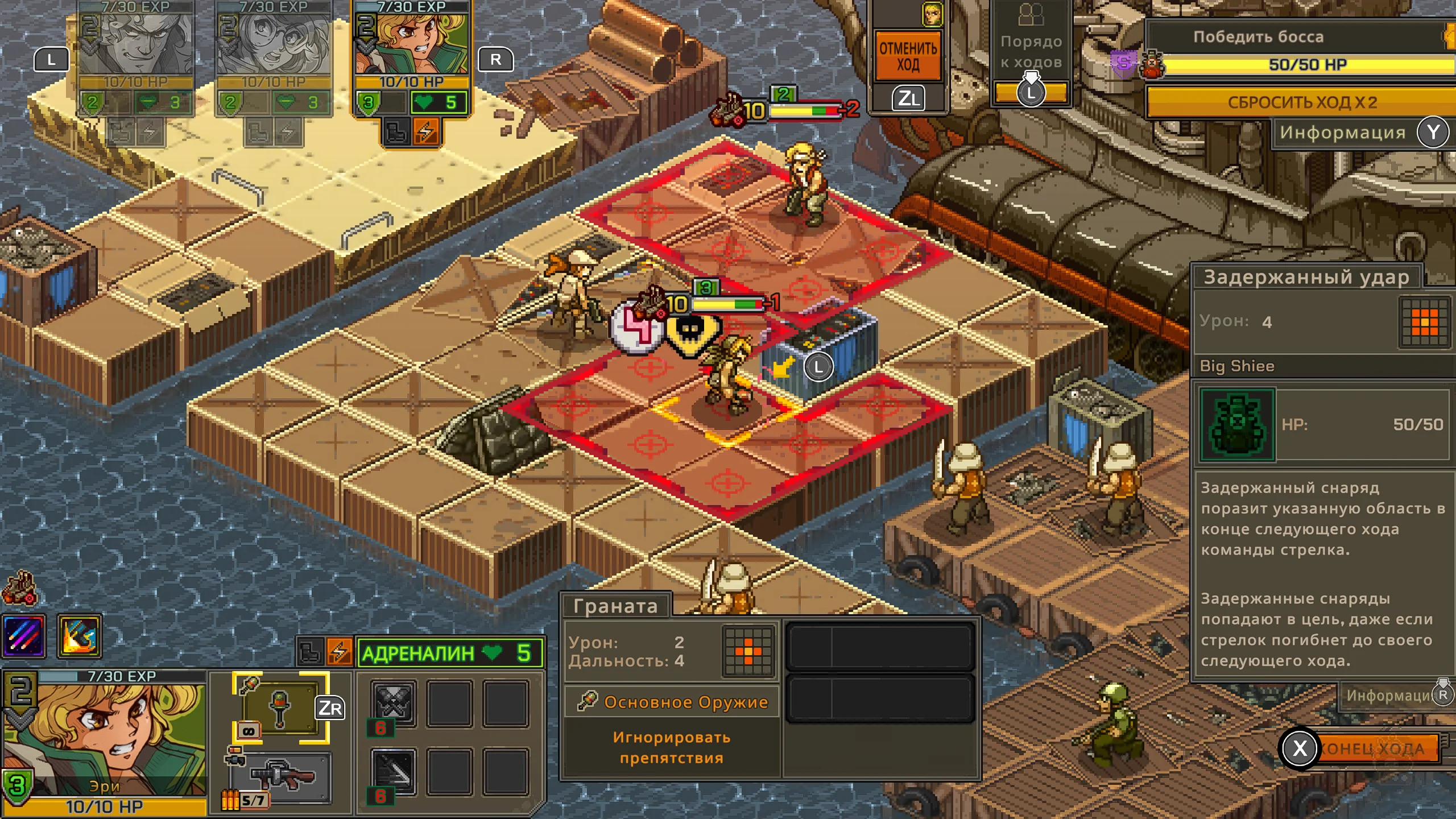Use the diagonal blade skill costing 6
The width and height of the screenshot is (1456, 819).
pos(393,772)
